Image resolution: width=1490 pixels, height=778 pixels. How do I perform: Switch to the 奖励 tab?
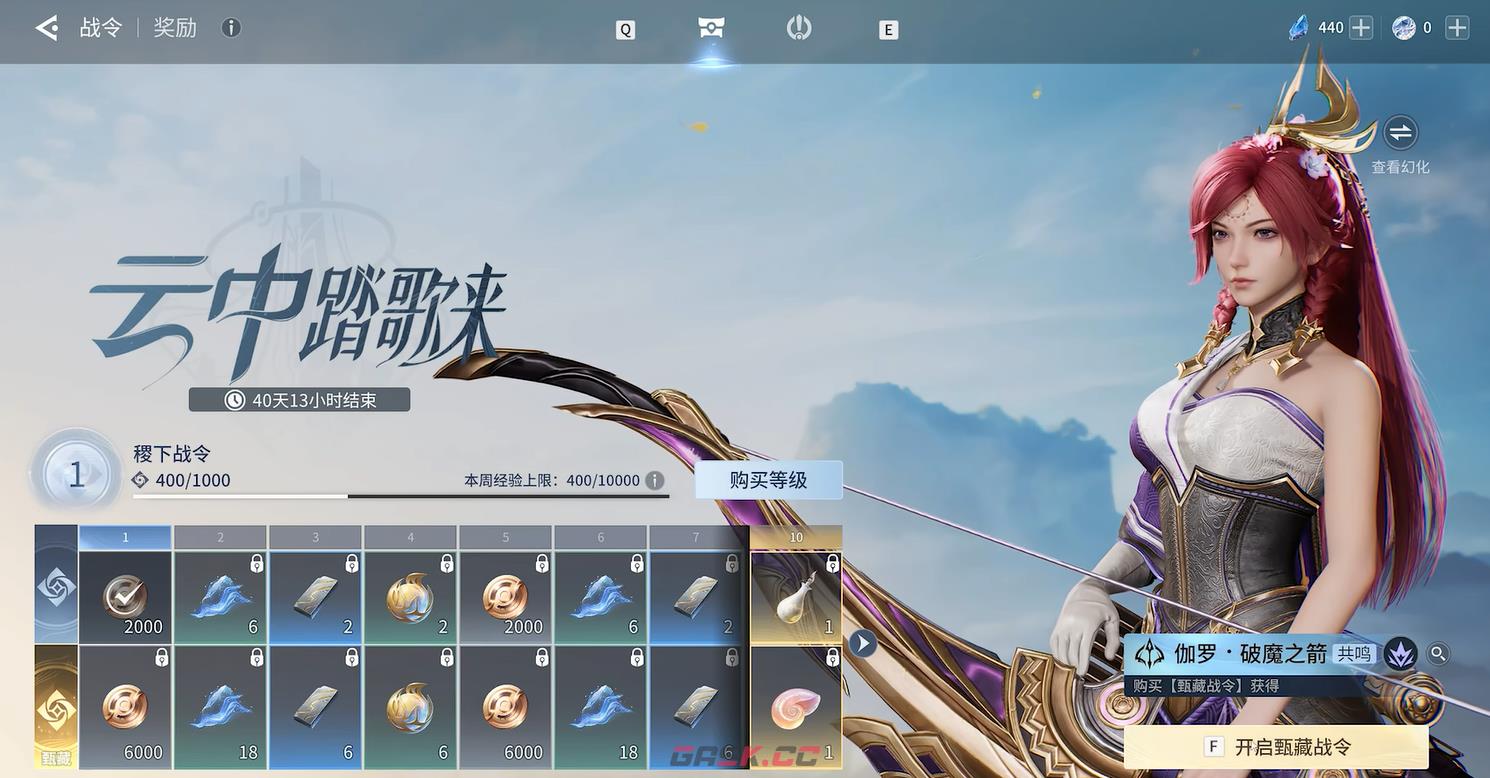pyautogui.click(x=175, y=26)
